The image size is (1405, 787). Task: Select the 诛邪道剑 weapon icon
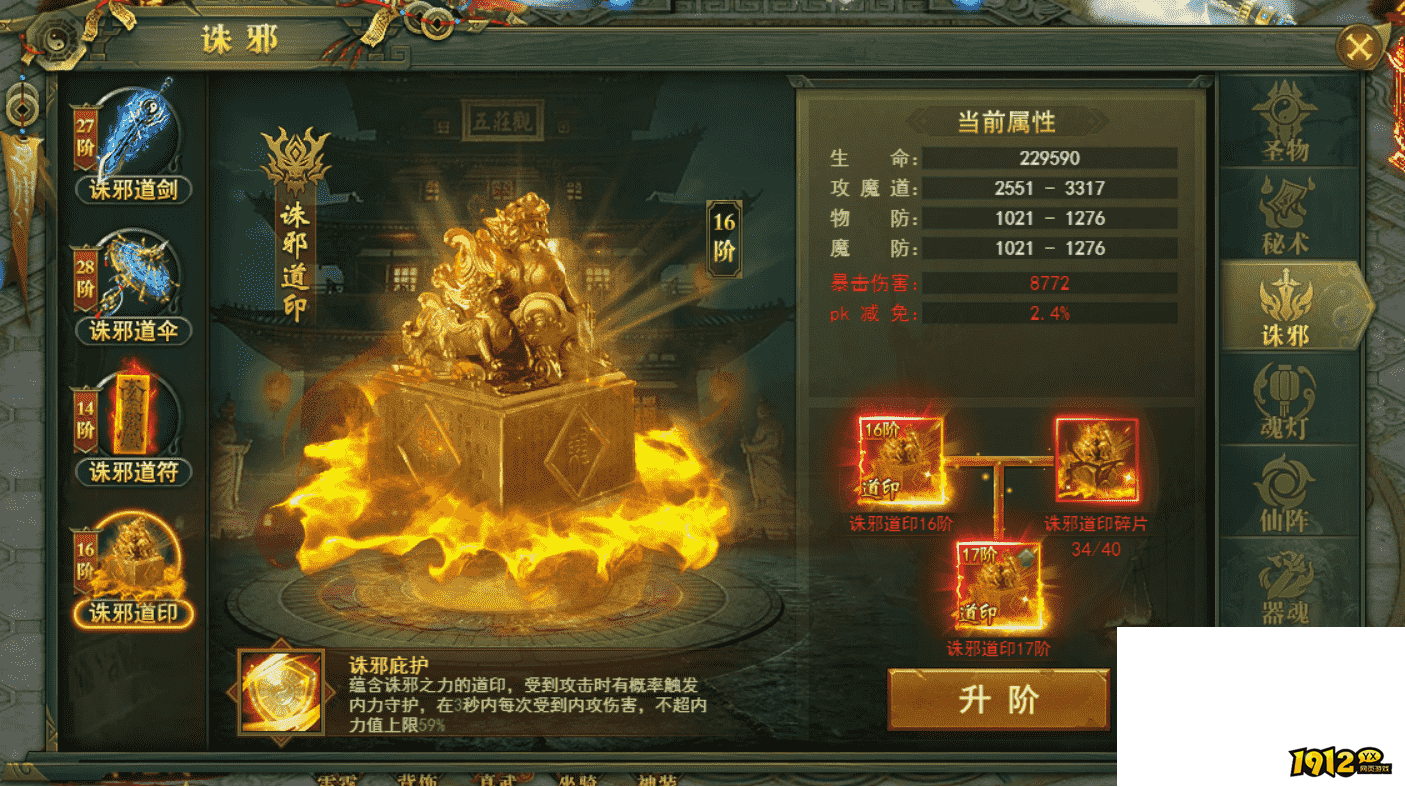coord(135,135)
